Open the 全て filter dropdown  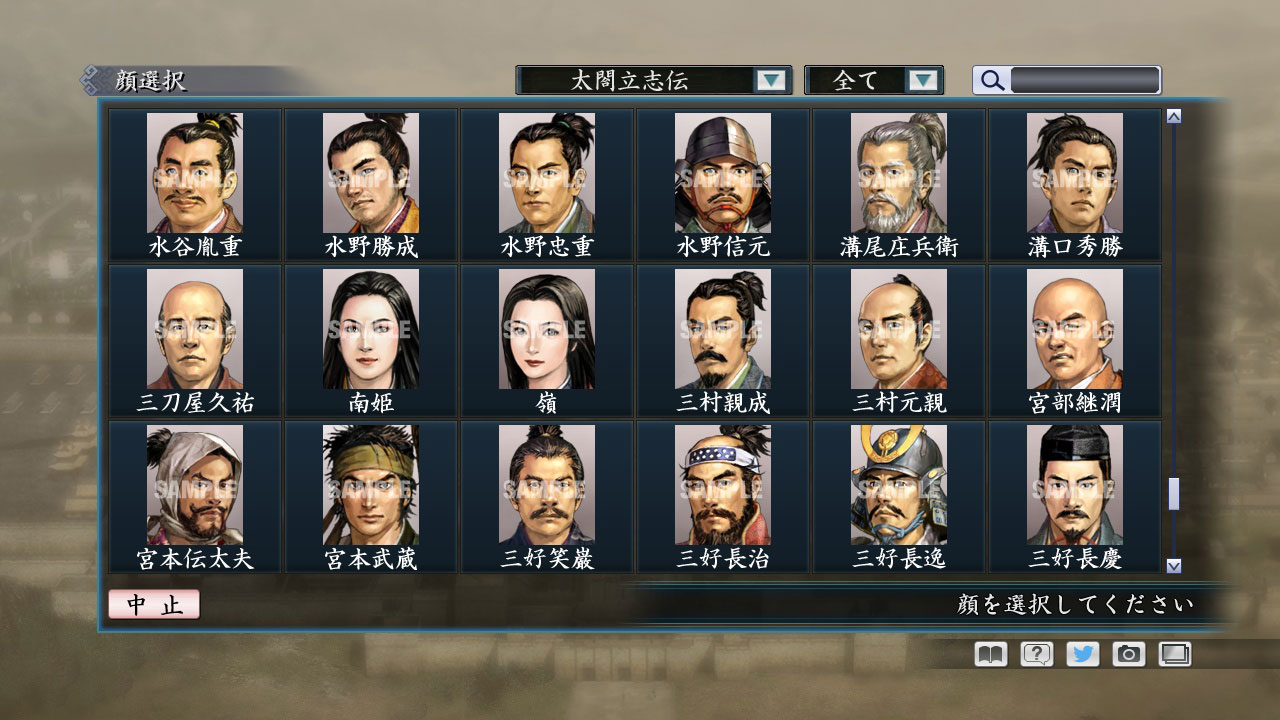pyautogui.click(x=860, y=80)
